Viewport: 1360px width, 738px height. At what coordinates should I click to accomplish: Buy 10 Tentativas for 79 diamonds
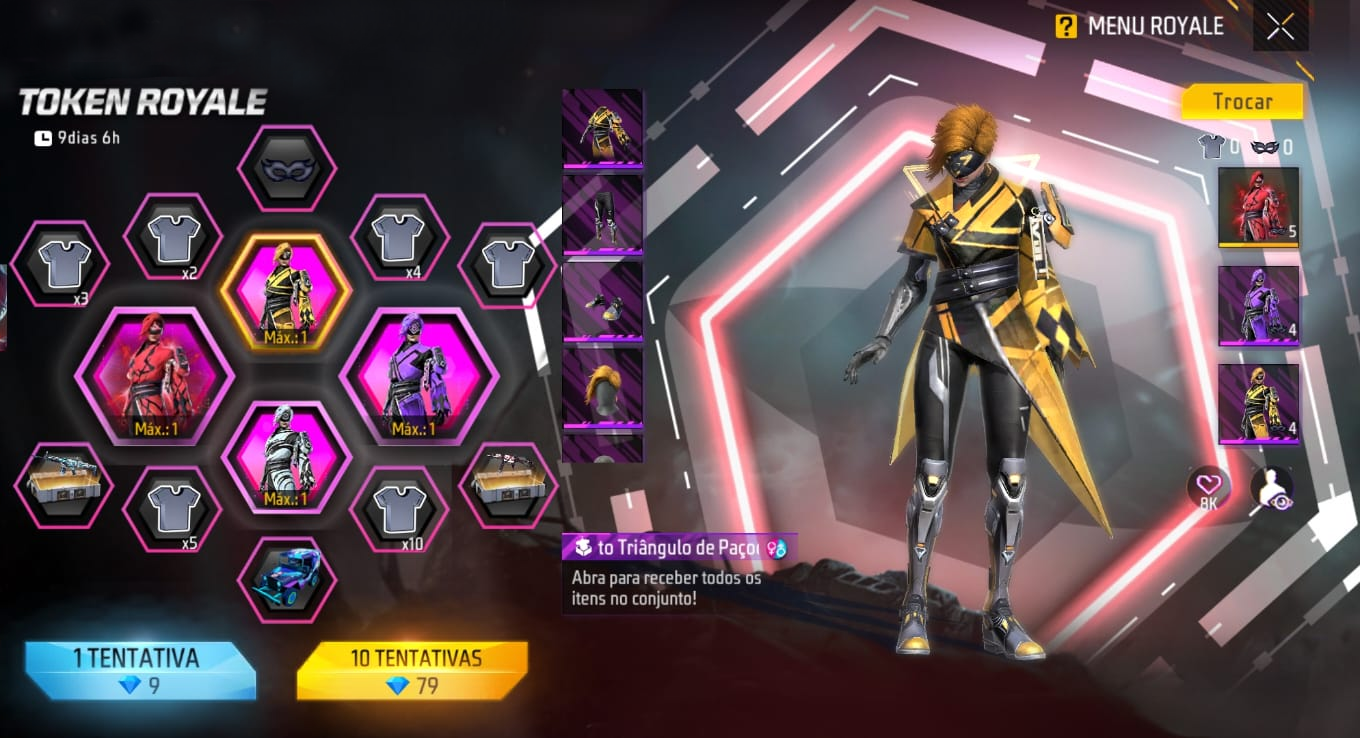click(x=413, y=670)
